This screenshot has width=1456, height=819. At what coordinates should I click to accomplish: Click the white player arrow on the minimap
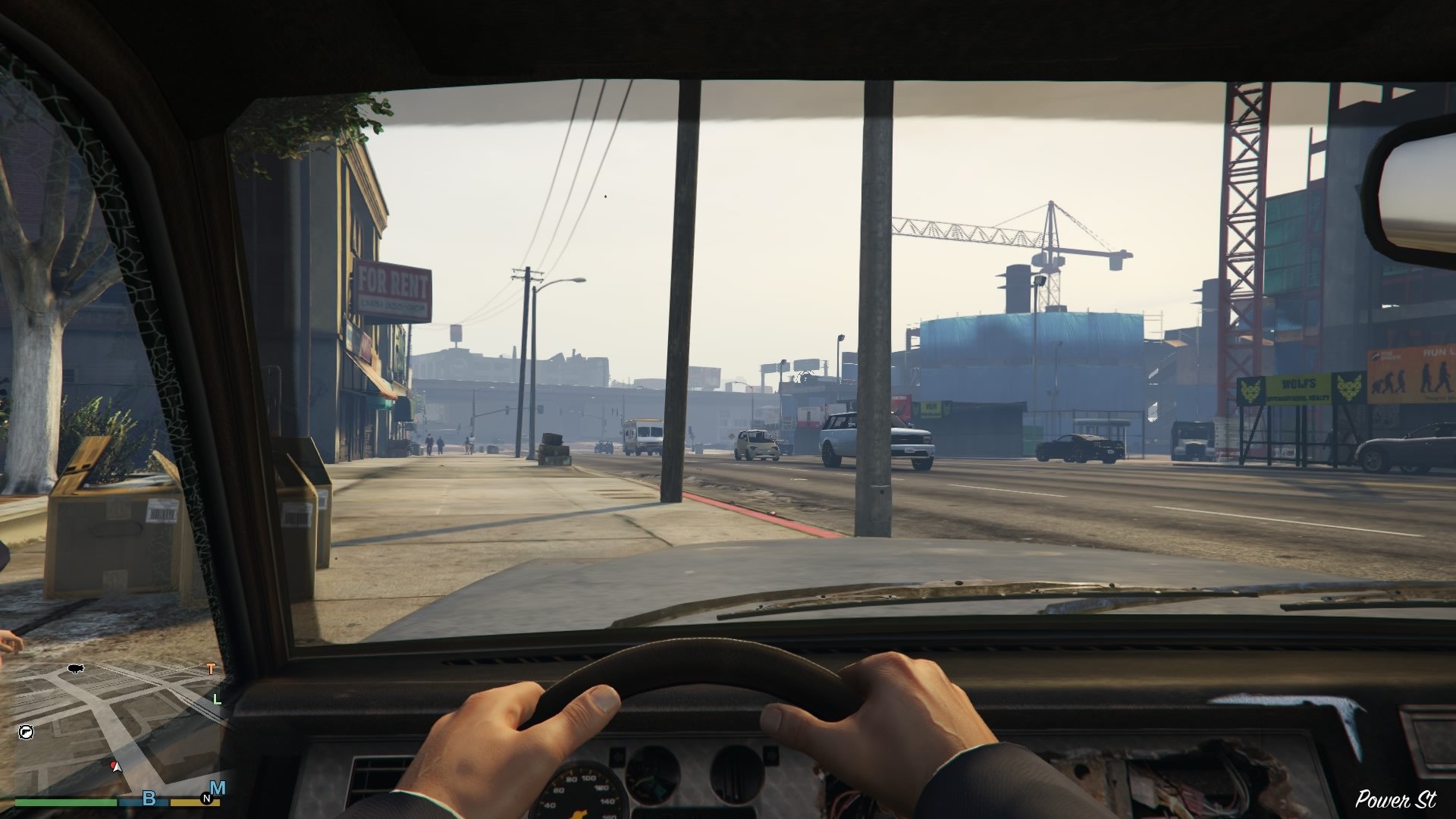[x=117, y=768]
